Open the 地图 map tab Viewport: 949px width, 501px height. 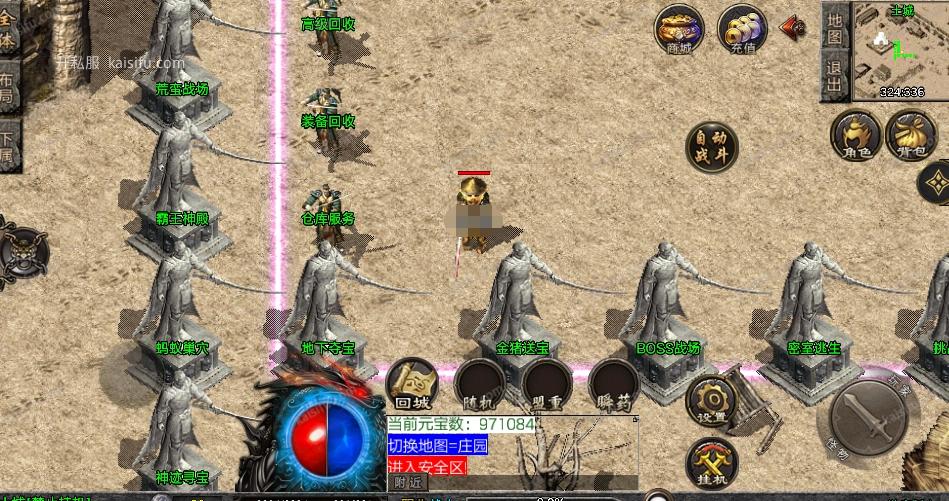pos(835,27)
